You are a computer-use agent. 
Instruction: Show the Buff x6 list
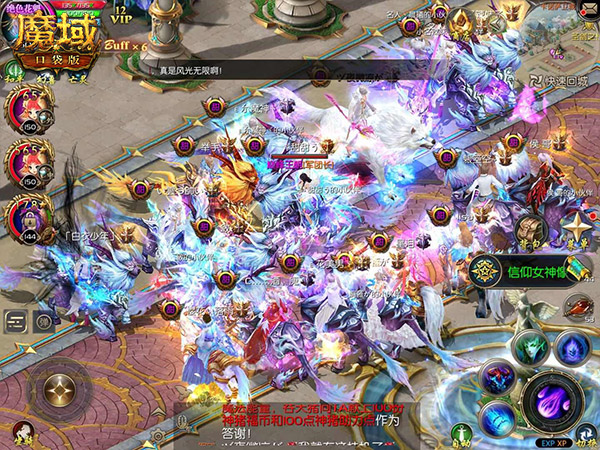coord(125,45)
